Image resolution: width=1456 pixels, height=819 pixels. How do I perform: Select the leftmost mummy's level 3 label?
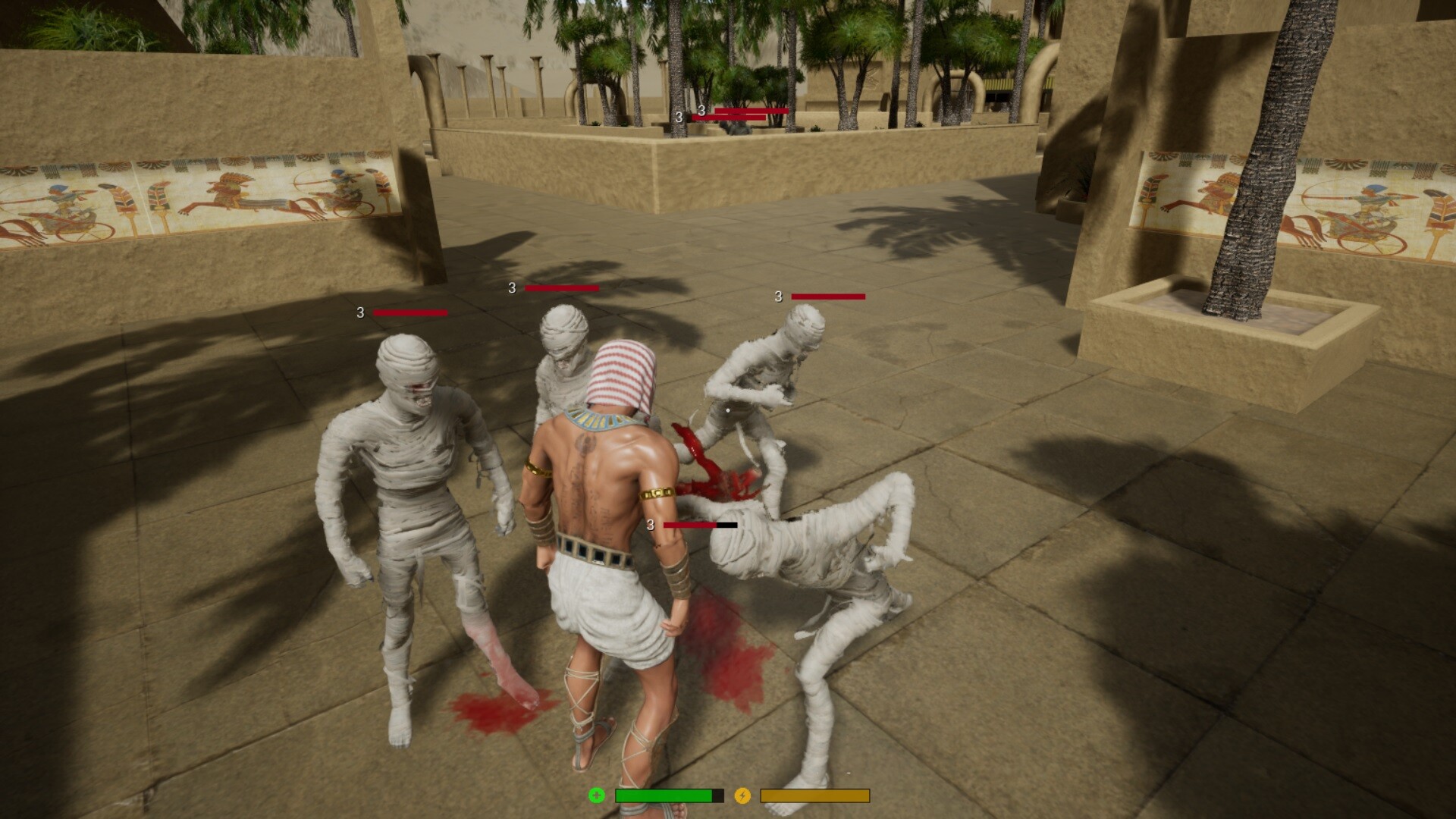359,312
